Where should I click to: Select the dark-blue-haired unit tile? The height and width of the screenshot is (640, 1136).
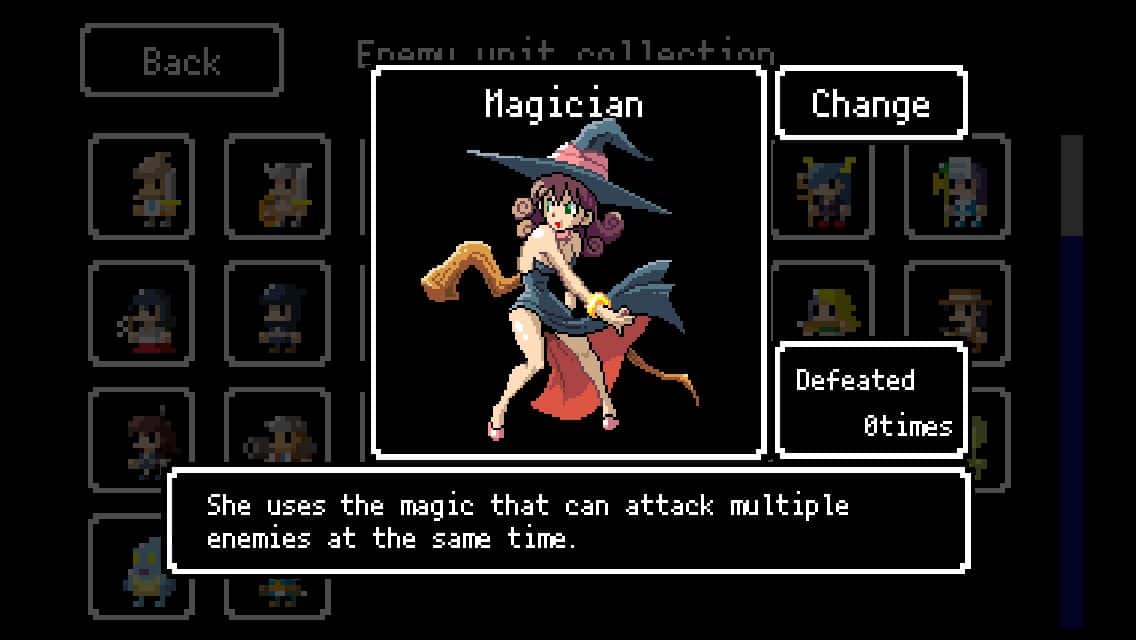click(277, 314)
